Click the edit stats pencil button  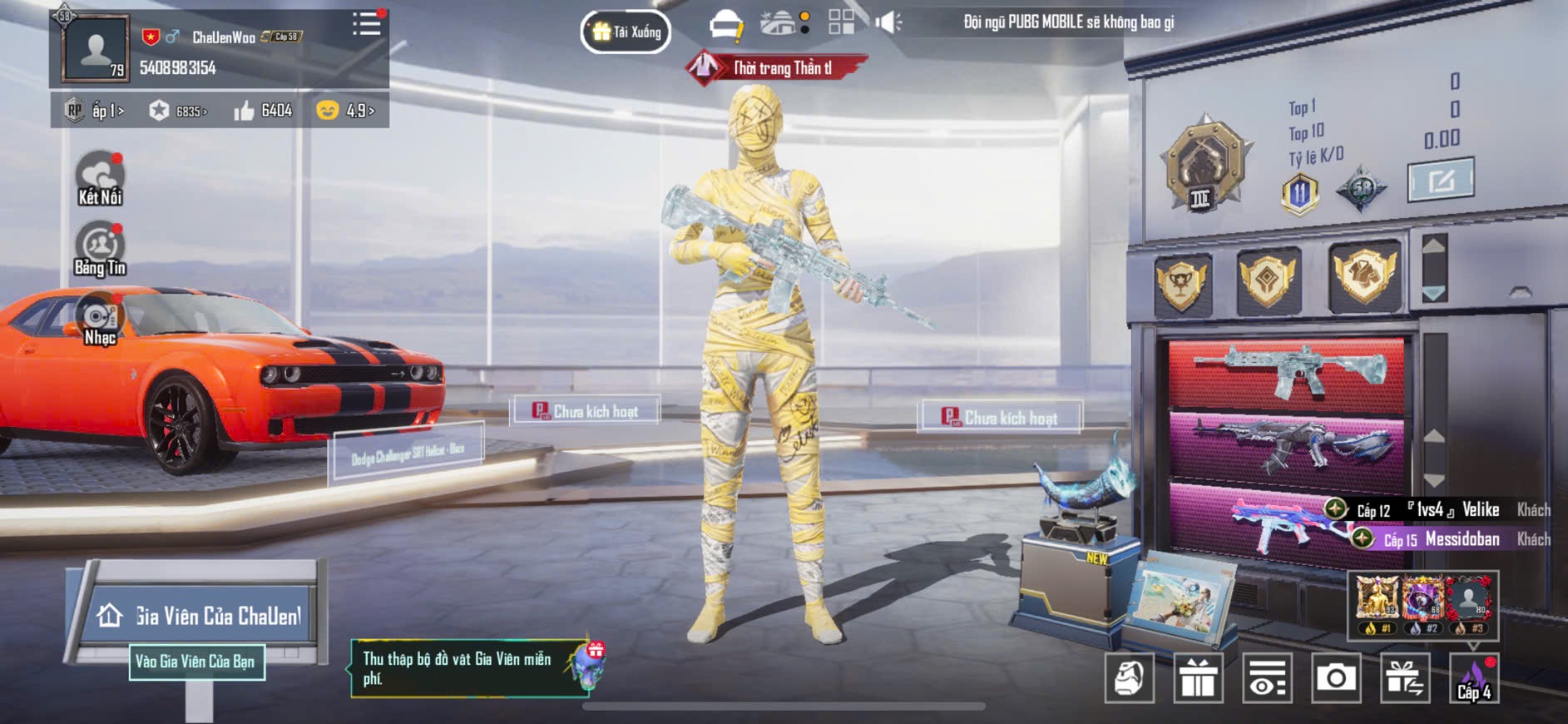[x=1440, y=180]
